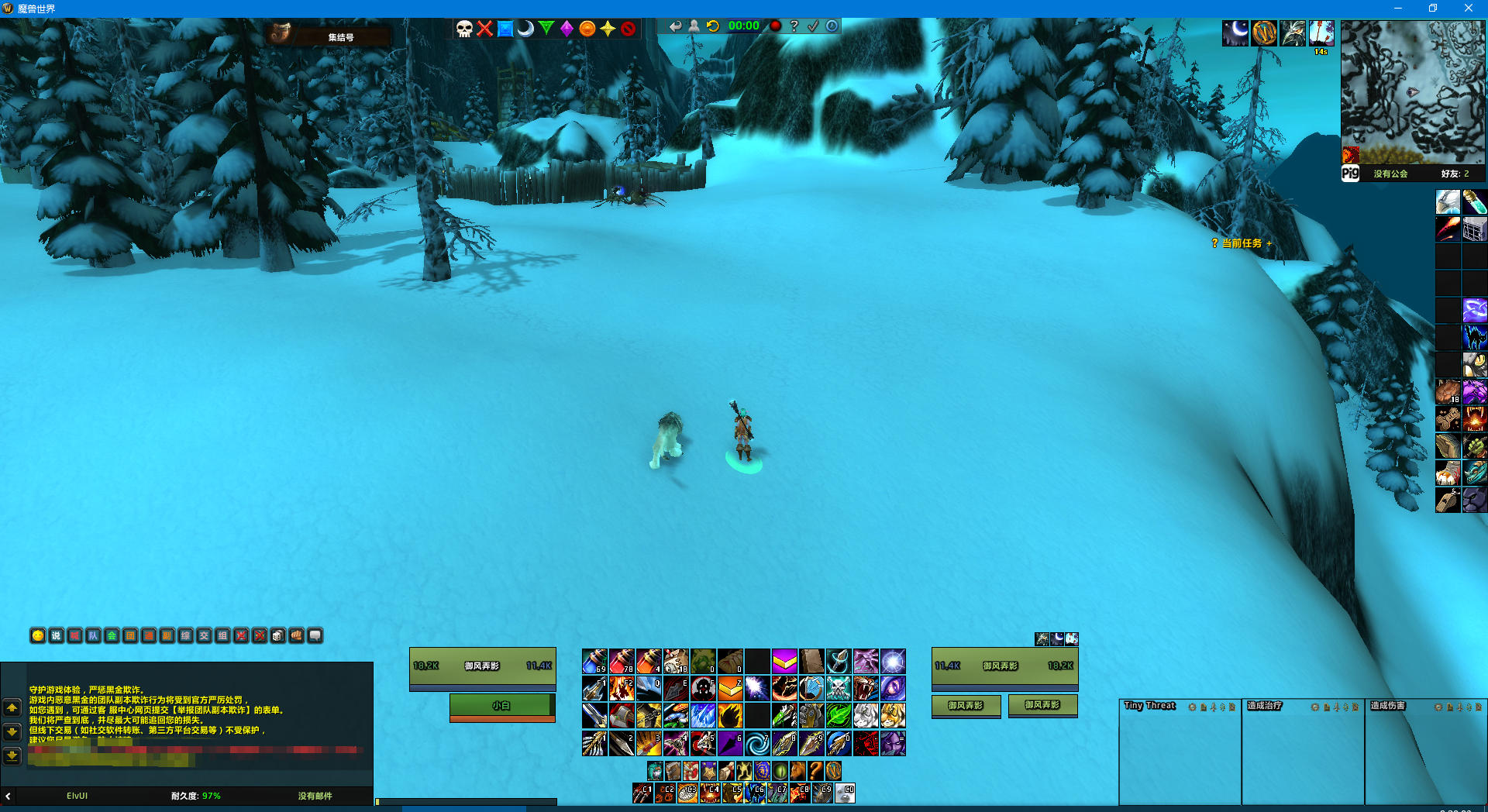Close the game window
This screenshot has width=1488, height=812.
(1468, 8)
